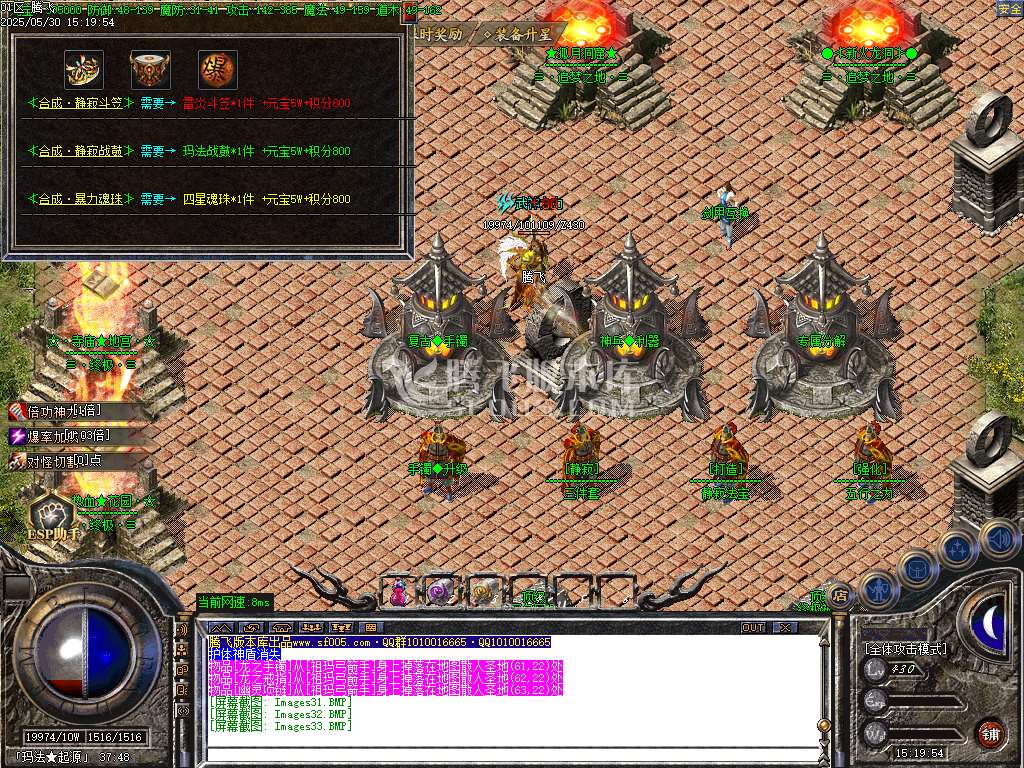Use the pink potion in quick slot
Screen dimensions: 1024x768
(x=399, y=592)
